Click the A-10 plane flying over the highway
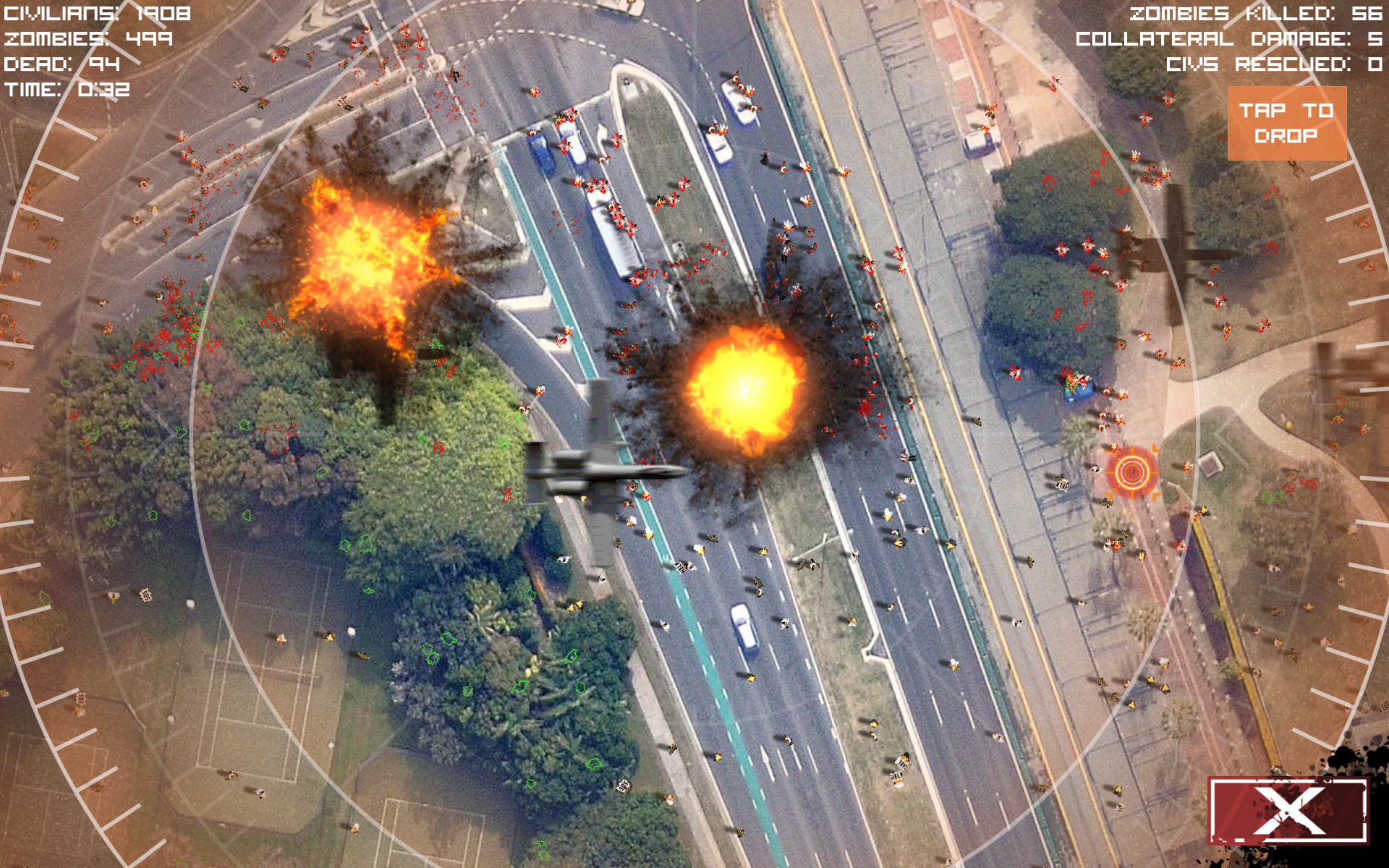1389x868 pixels. [x=608, y=470]
